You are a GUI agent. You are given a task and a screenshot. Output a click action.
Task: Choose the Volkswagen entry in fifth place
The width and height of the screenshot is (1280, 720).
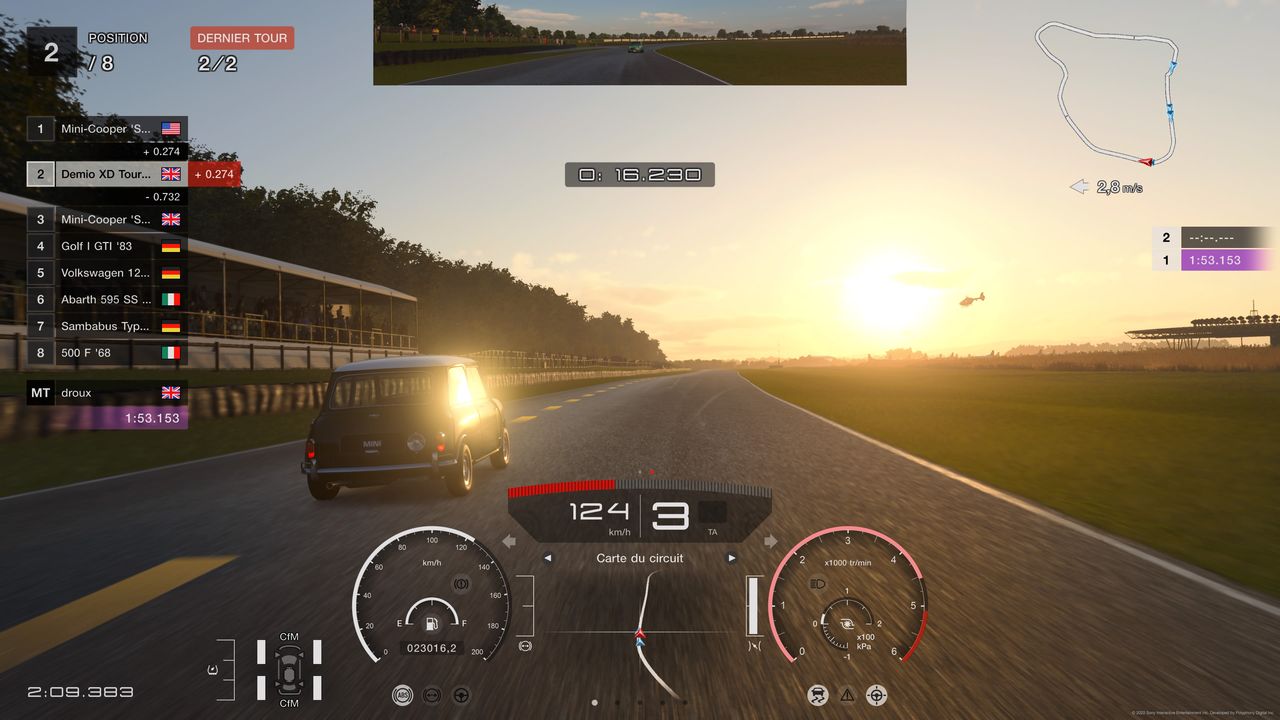pos(107,273)
